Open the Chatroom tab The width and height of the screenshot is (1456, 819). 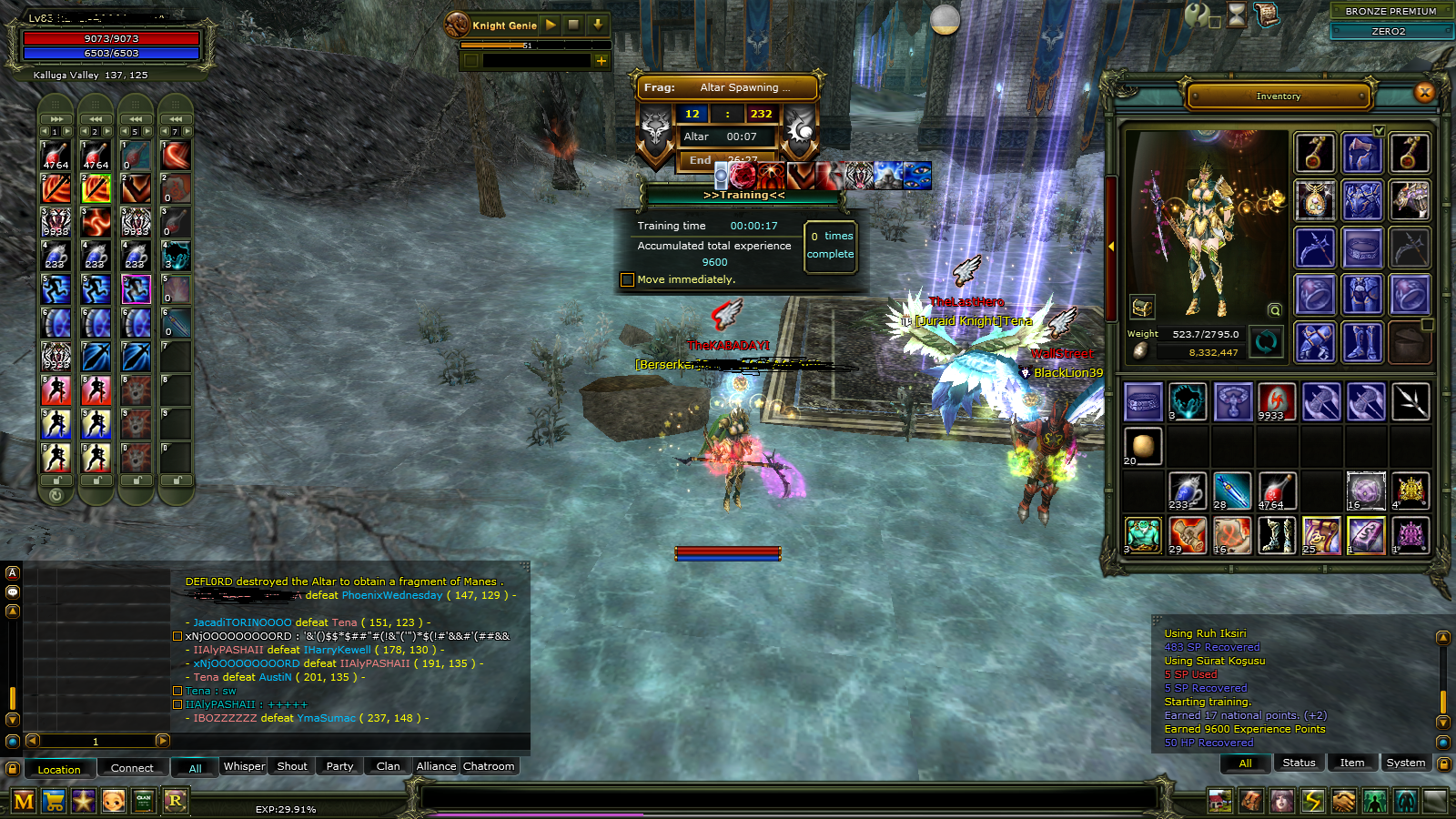[x=489, y=766]
